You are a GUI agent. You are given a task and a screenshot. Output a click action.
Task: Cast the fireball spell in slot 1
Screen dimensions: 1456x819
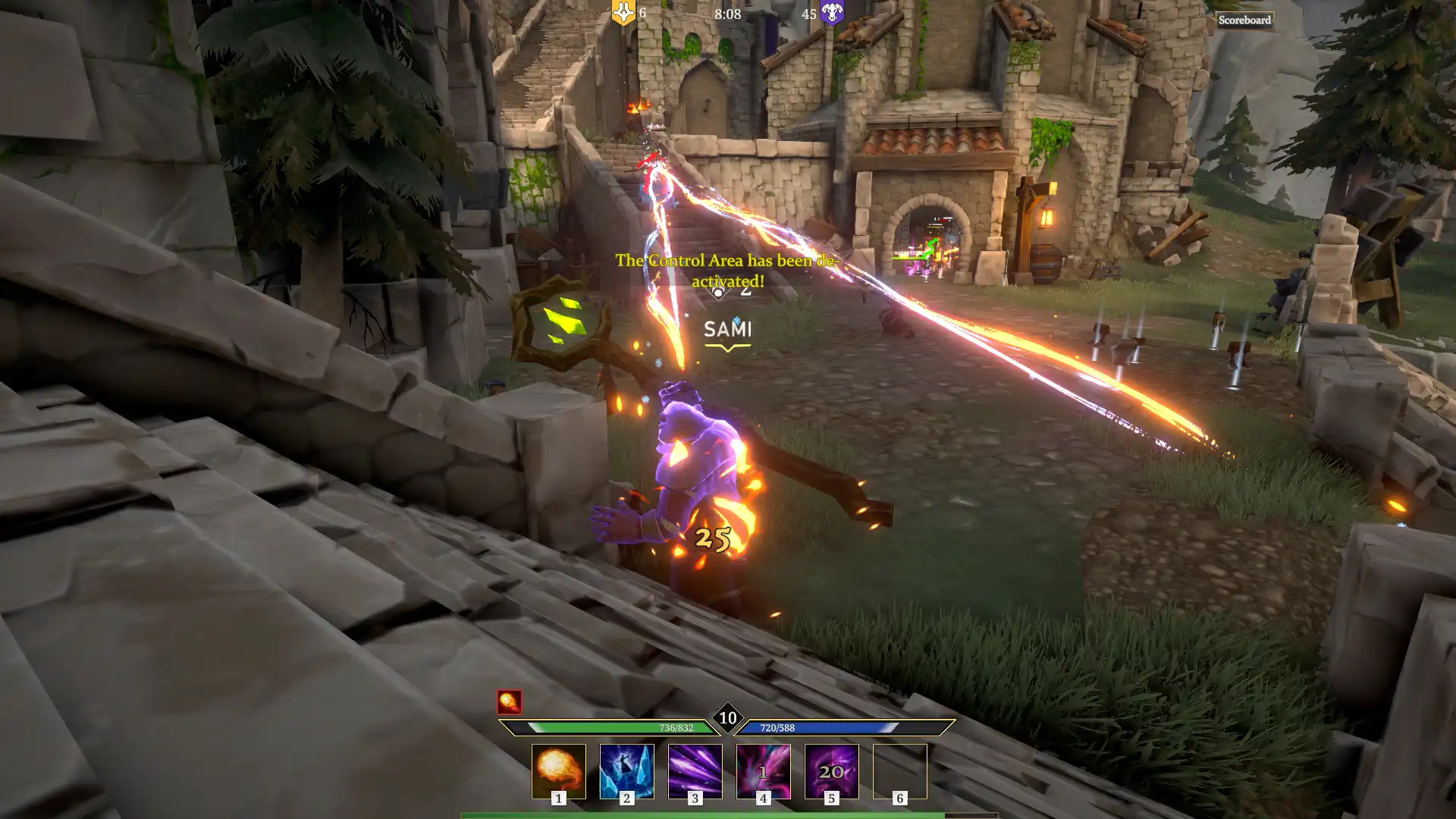(559, 771)
